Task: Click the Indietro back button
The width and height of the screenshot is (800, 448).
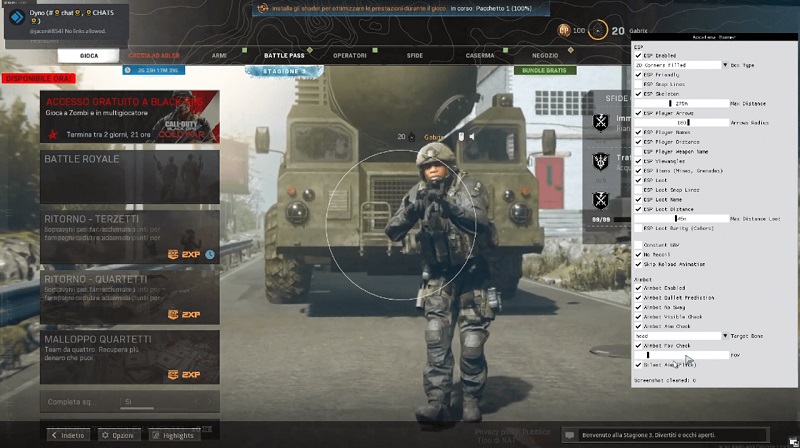Action: coord(68,436)
